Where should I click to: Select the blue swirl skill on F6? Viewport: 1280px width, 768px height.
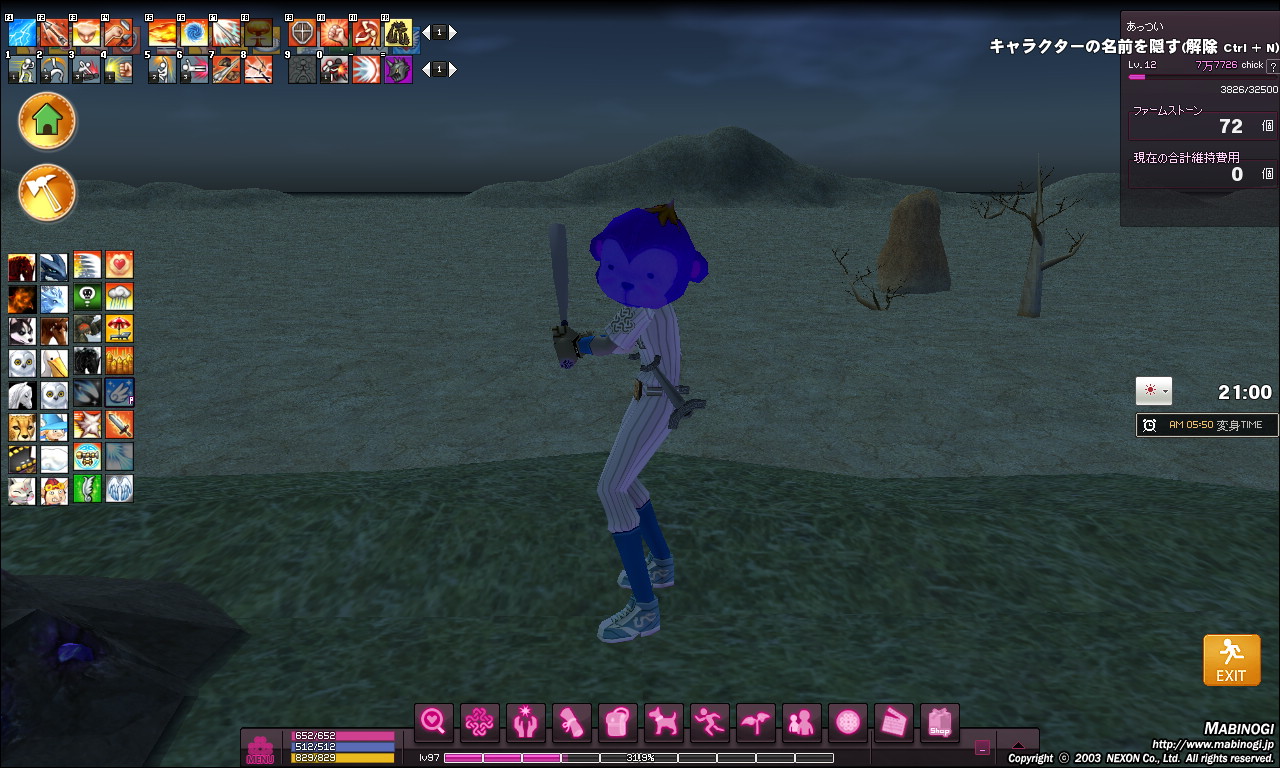(194, 33)
